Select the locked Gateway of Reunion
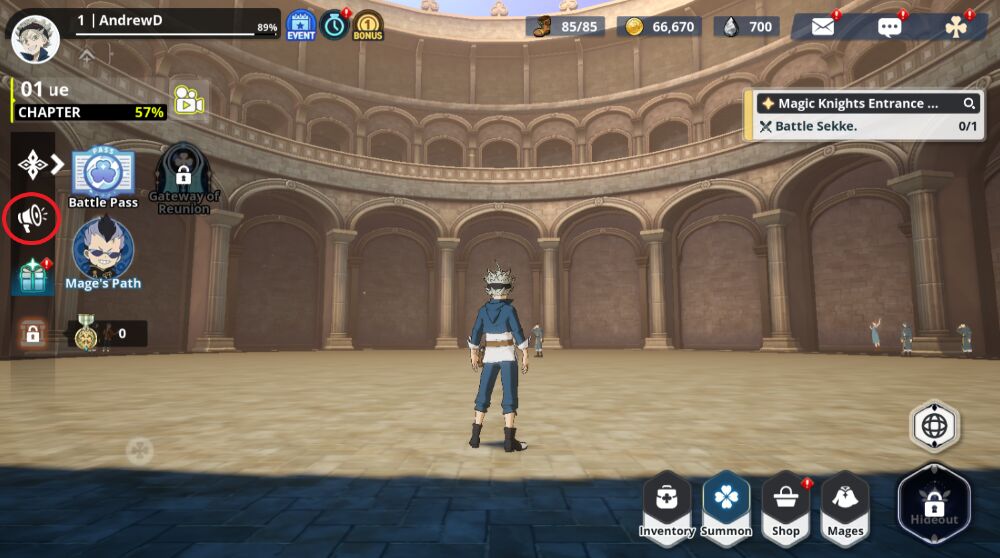Viewport: 1000px width, 558px height. click(x=184, y=177)
